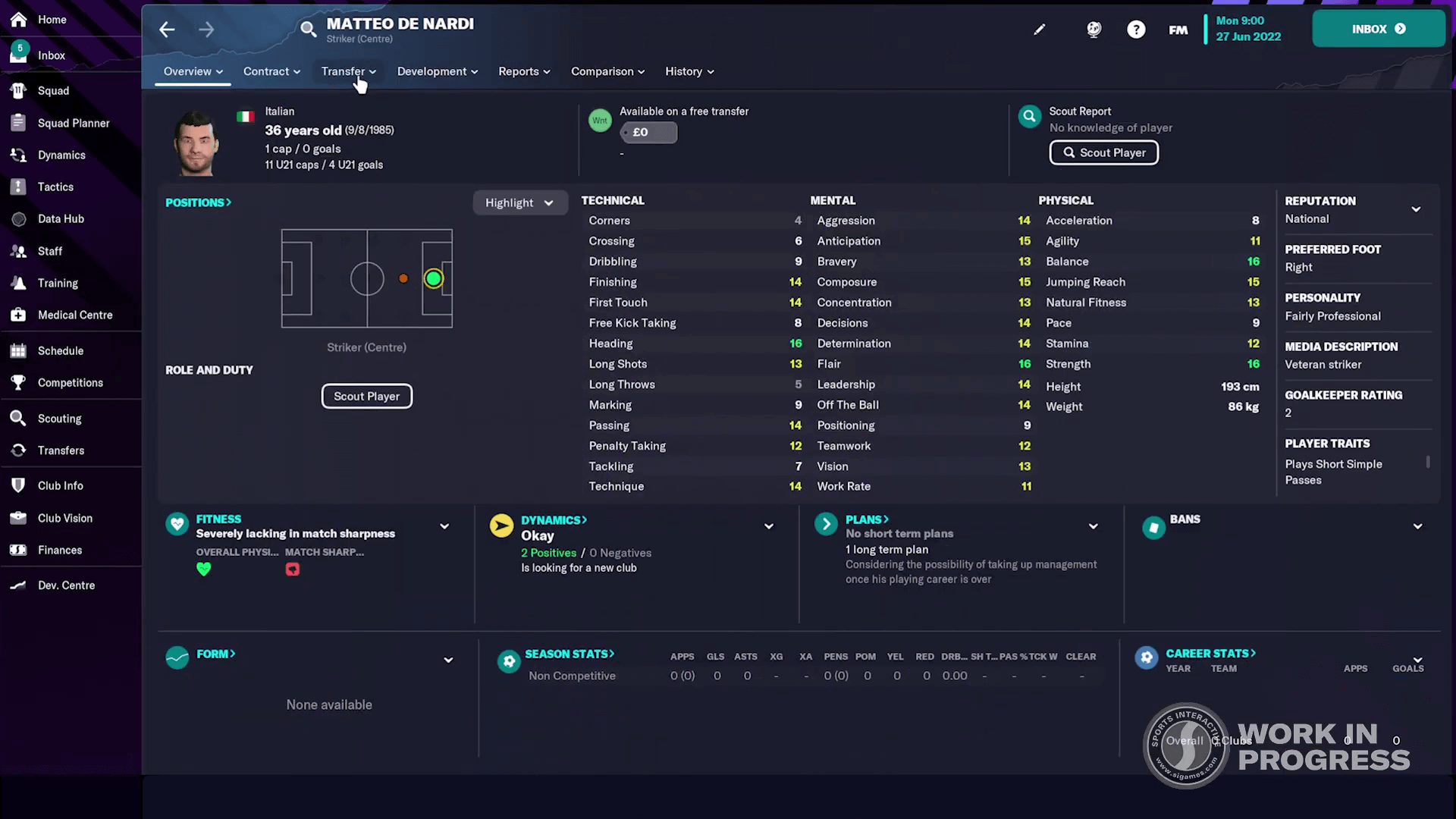This screenshot has height=819, width=1456.
Task: Open the Inbox with the teal button
Action: [1378, 29]
